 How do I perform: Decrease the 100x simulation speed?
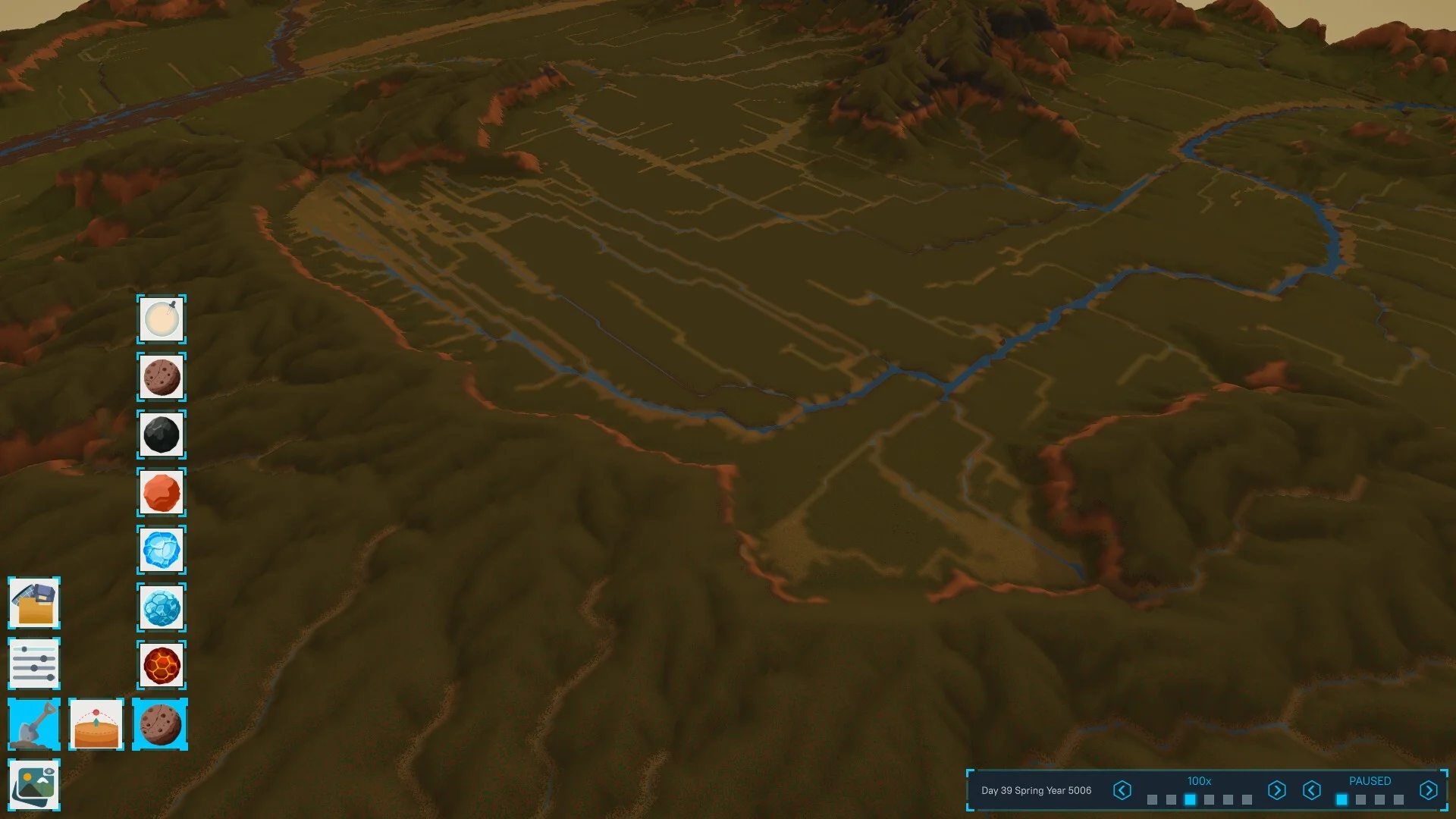pyautogui.click(x=1122, y=790)
